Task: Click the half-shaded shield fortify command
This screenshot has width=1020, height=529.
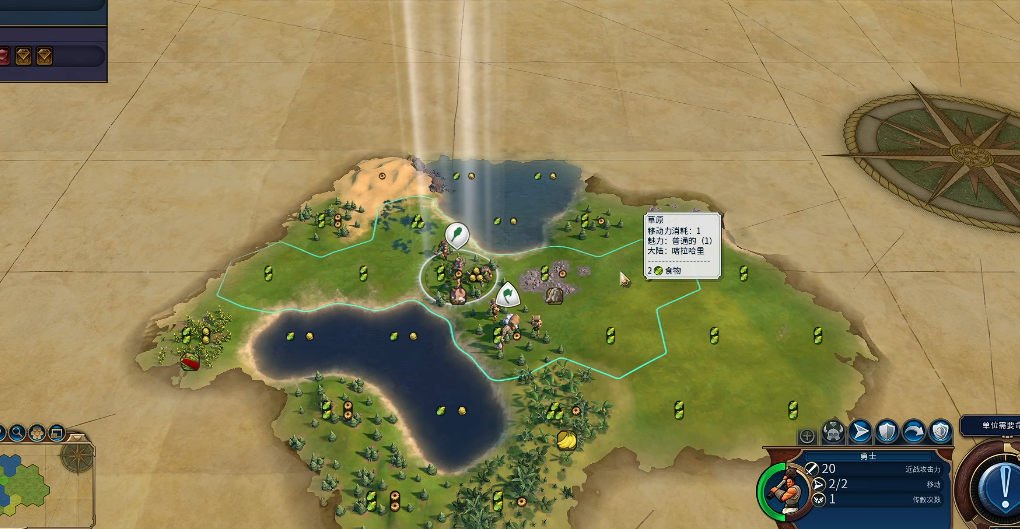Action: 886,432
